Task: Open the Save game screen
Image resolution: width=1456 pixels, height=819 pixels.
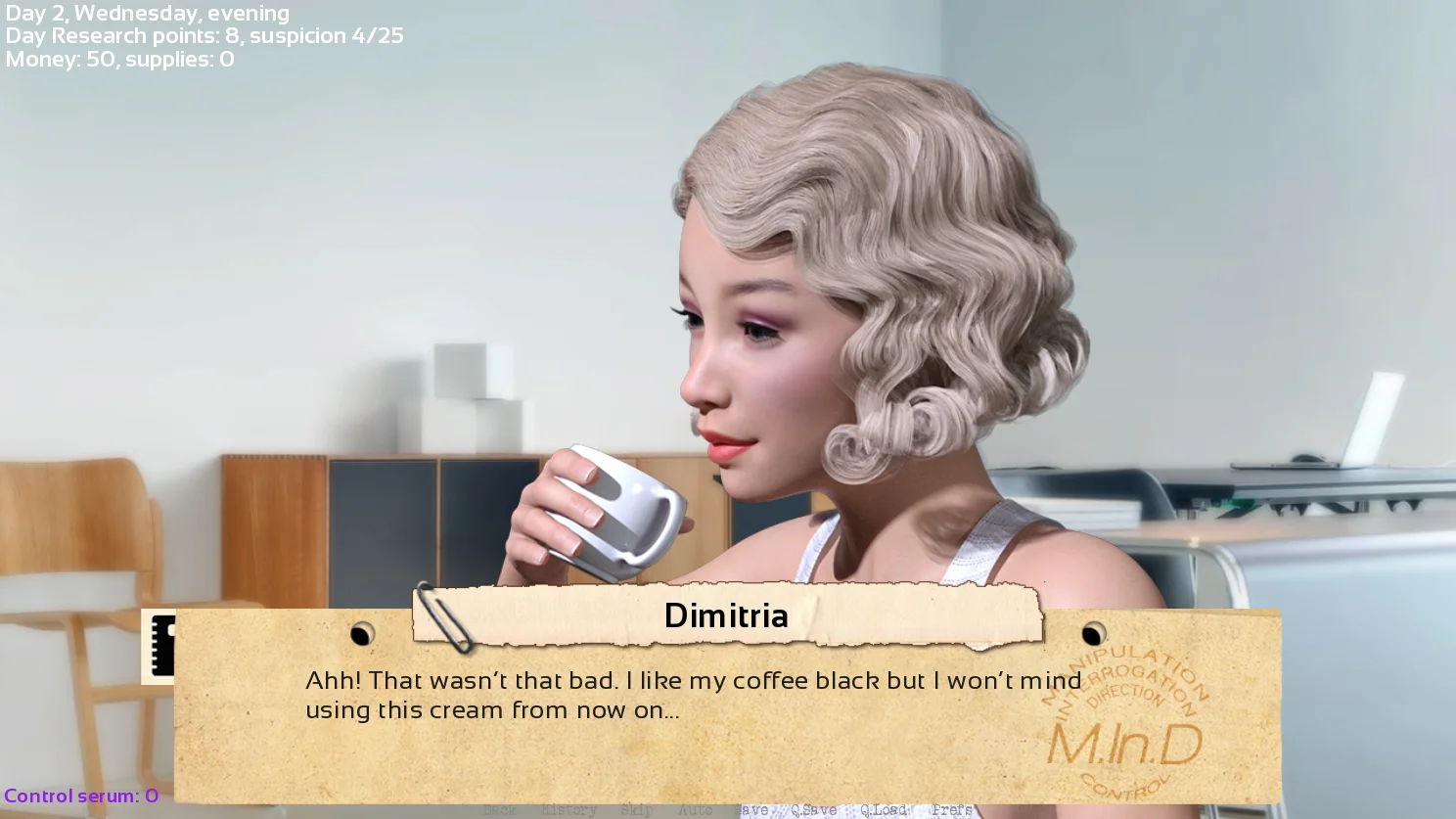Action: click(x=751, y=810)
